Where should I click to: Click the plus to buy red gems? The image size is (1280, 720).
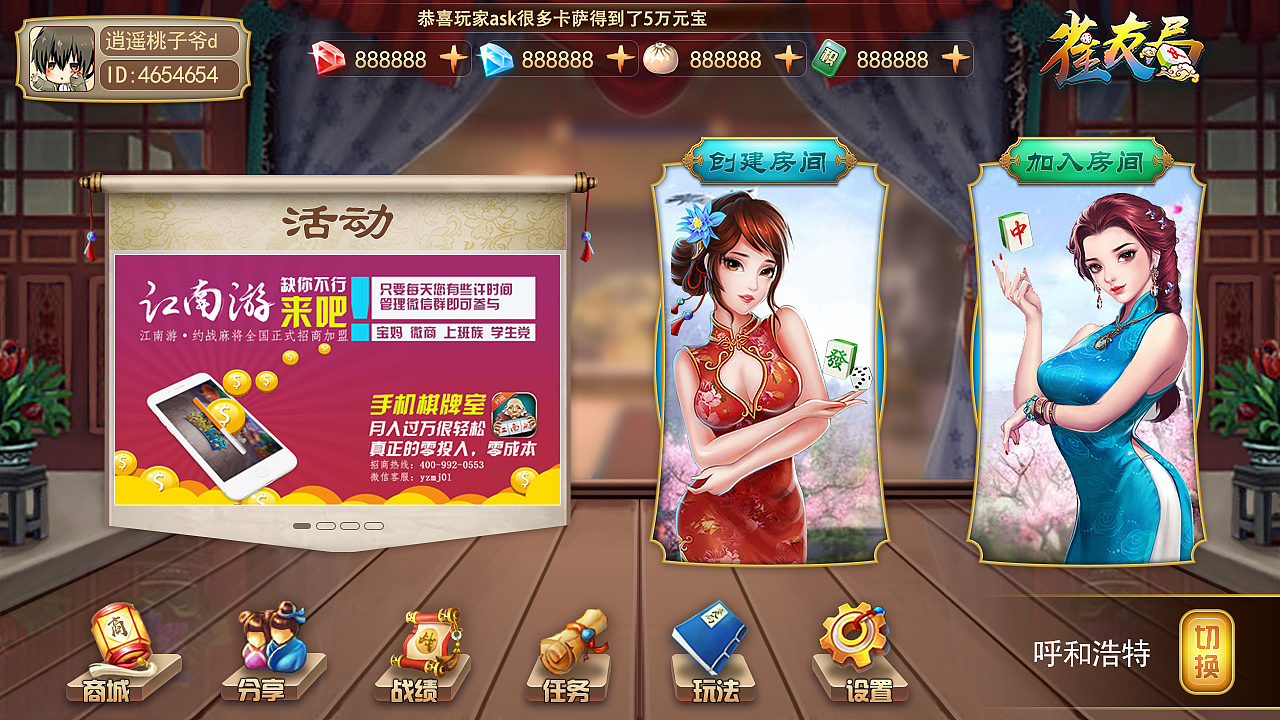click(x=452, y=58)
